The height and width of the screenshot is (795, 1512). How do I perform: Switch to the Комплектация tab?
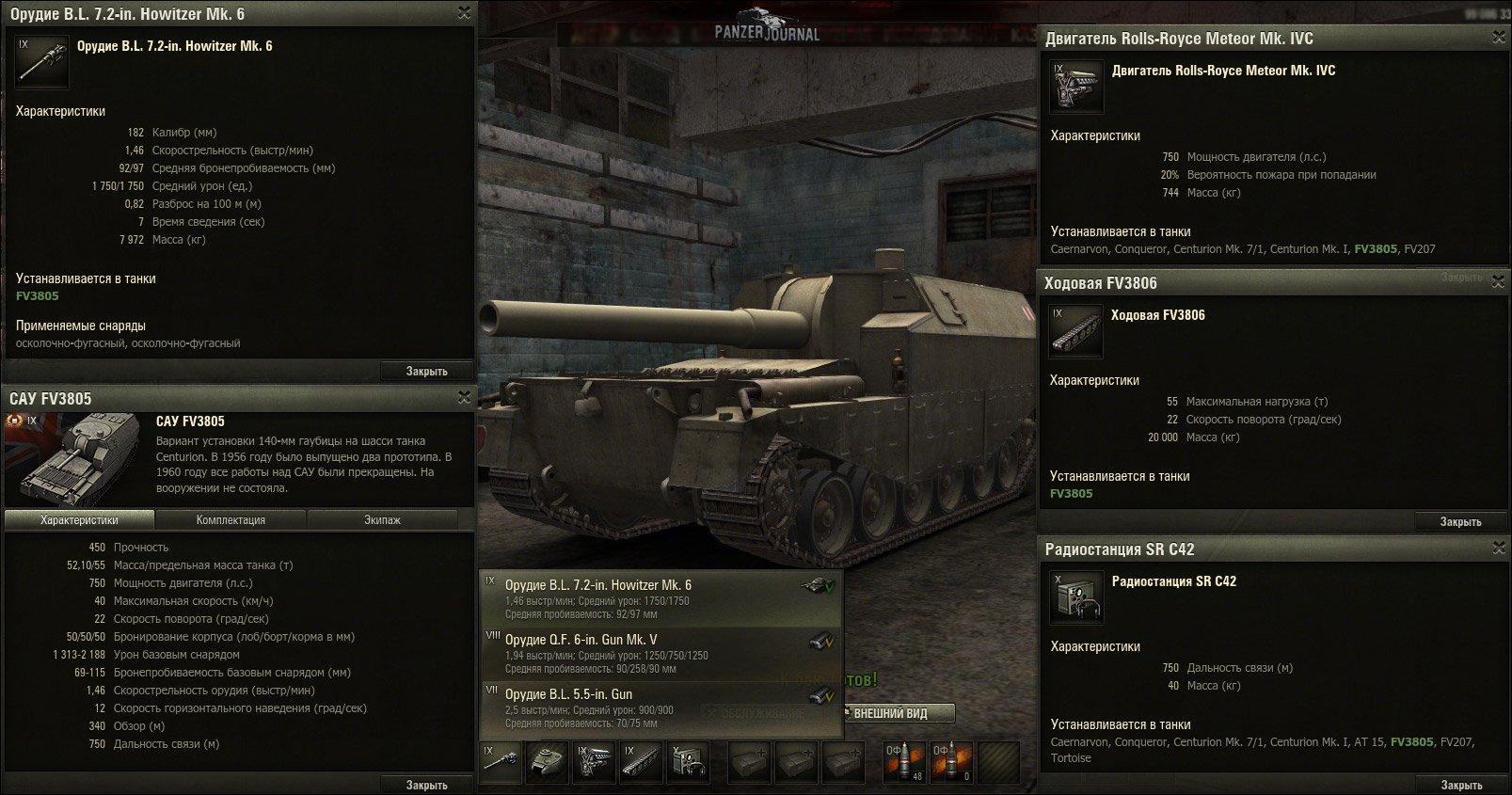click(x=231, y=519)
